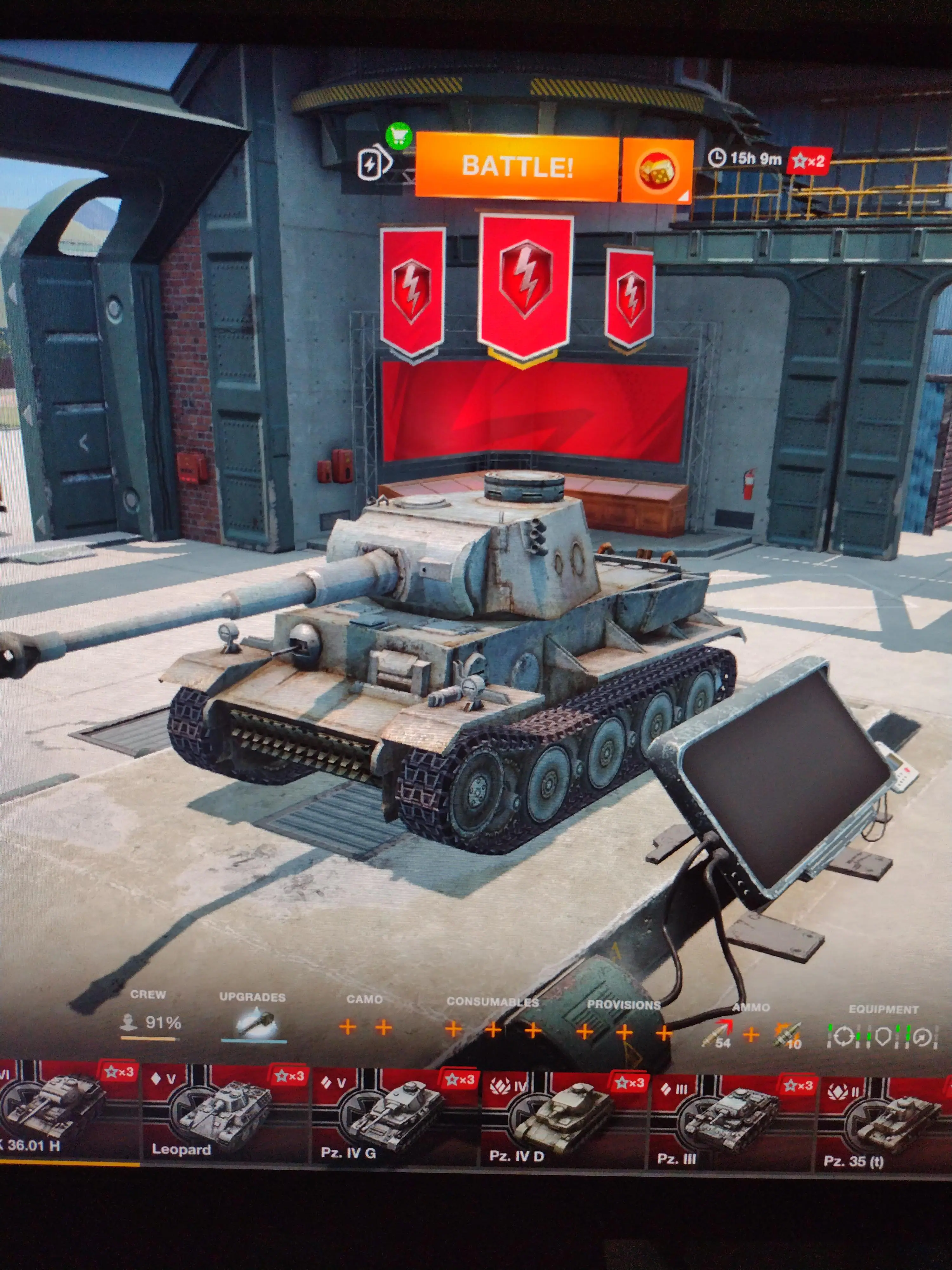
Task: Click the x2 star XP bonus badge
Action: (x=809, y=161)
